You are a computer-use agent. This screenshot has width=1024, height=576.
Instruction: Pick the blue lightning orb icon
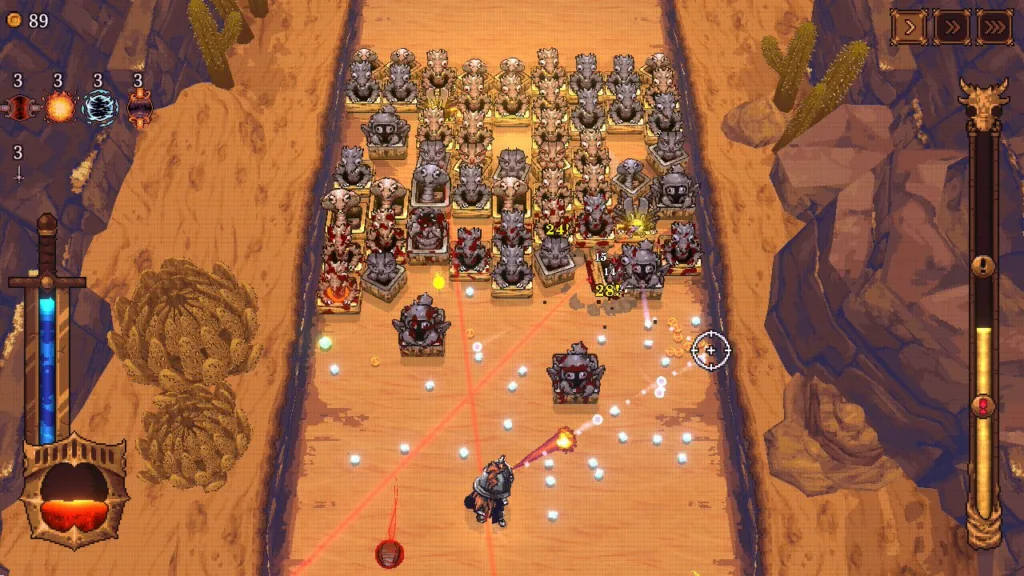pyautogui.click(x=99, y=106)
